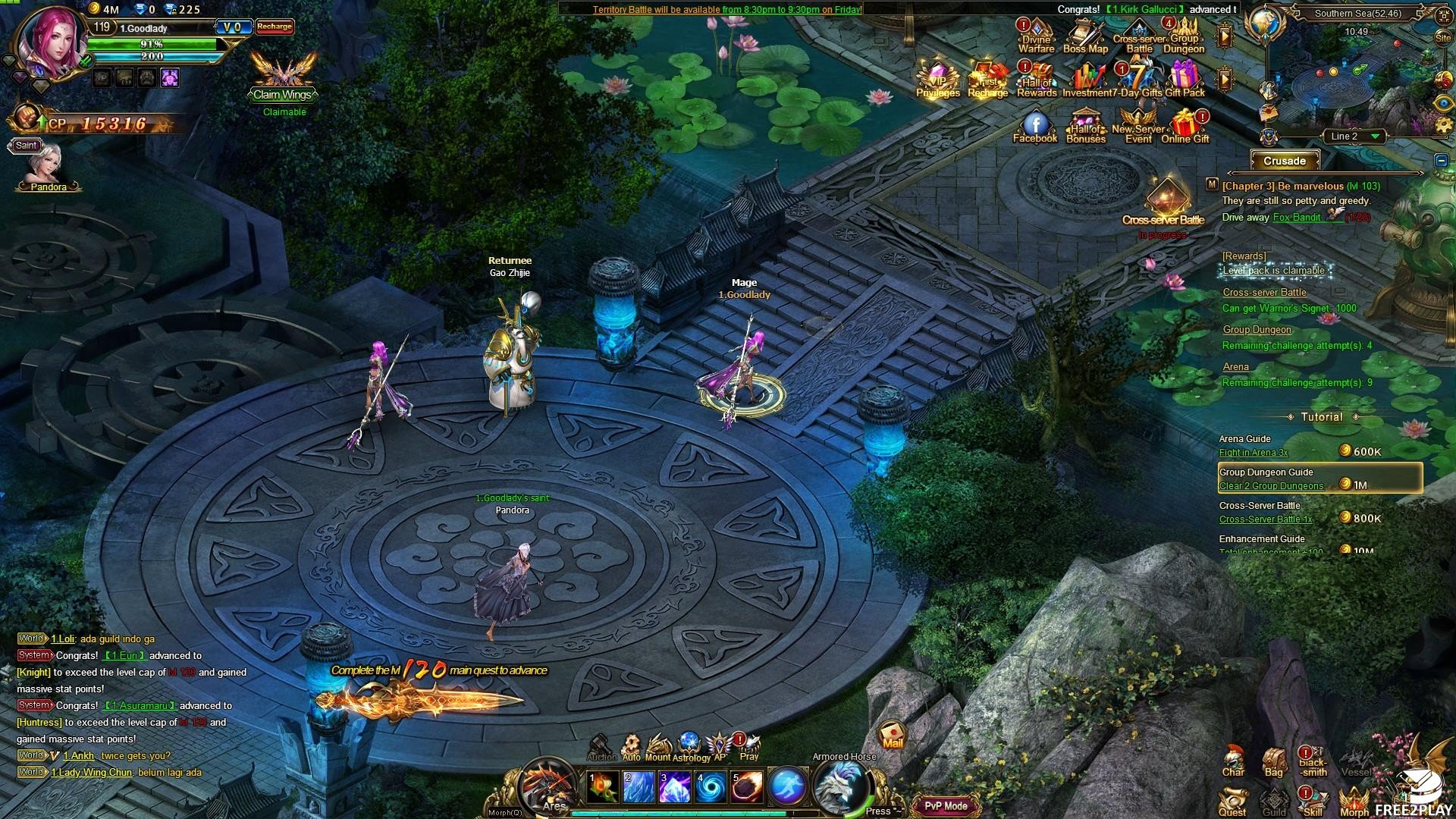Viewport: 1456px width, 819px height.
Task: Select Clear 2 Group Dungeons link
Action: [x=1271, y=486]
